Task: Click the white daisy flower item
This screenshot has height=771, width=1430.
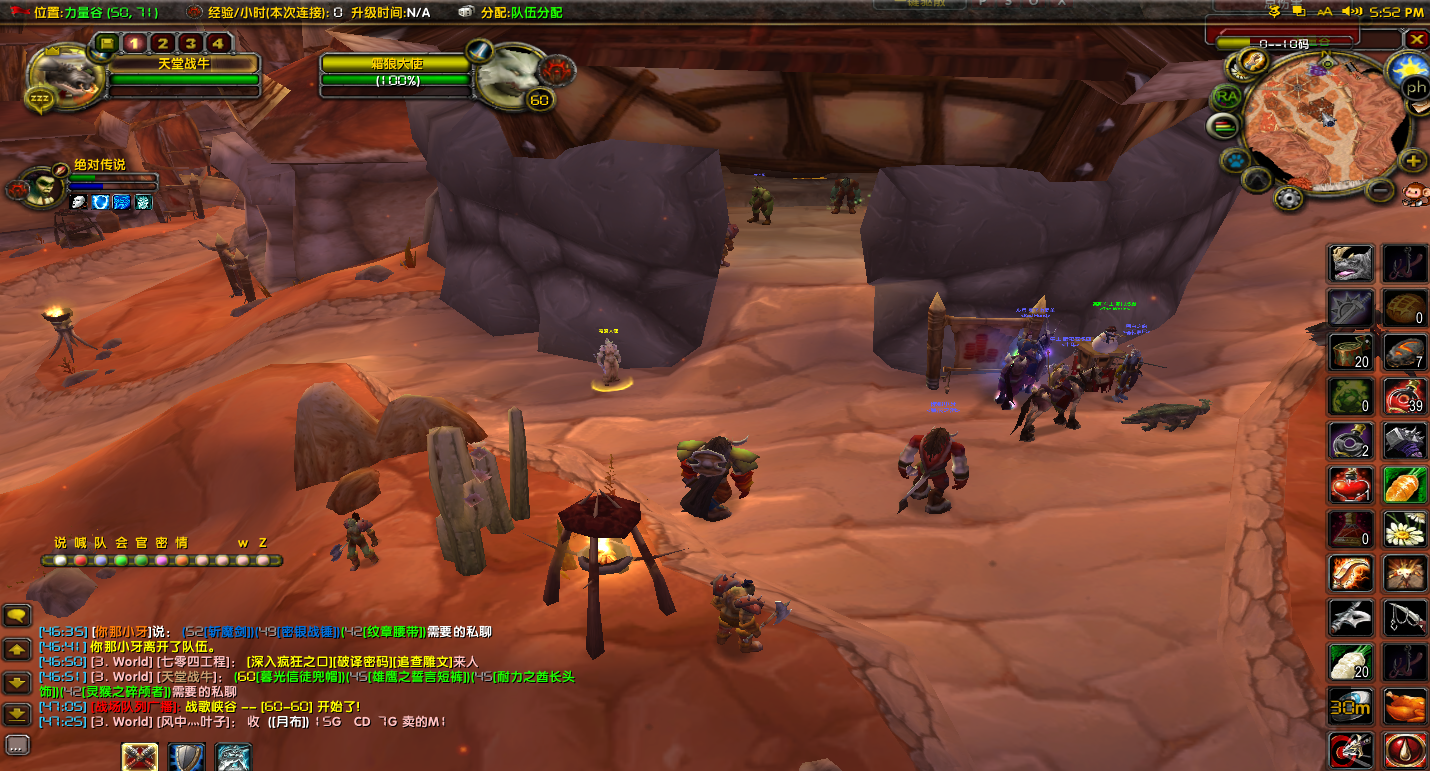Action: click(1405, 529)
